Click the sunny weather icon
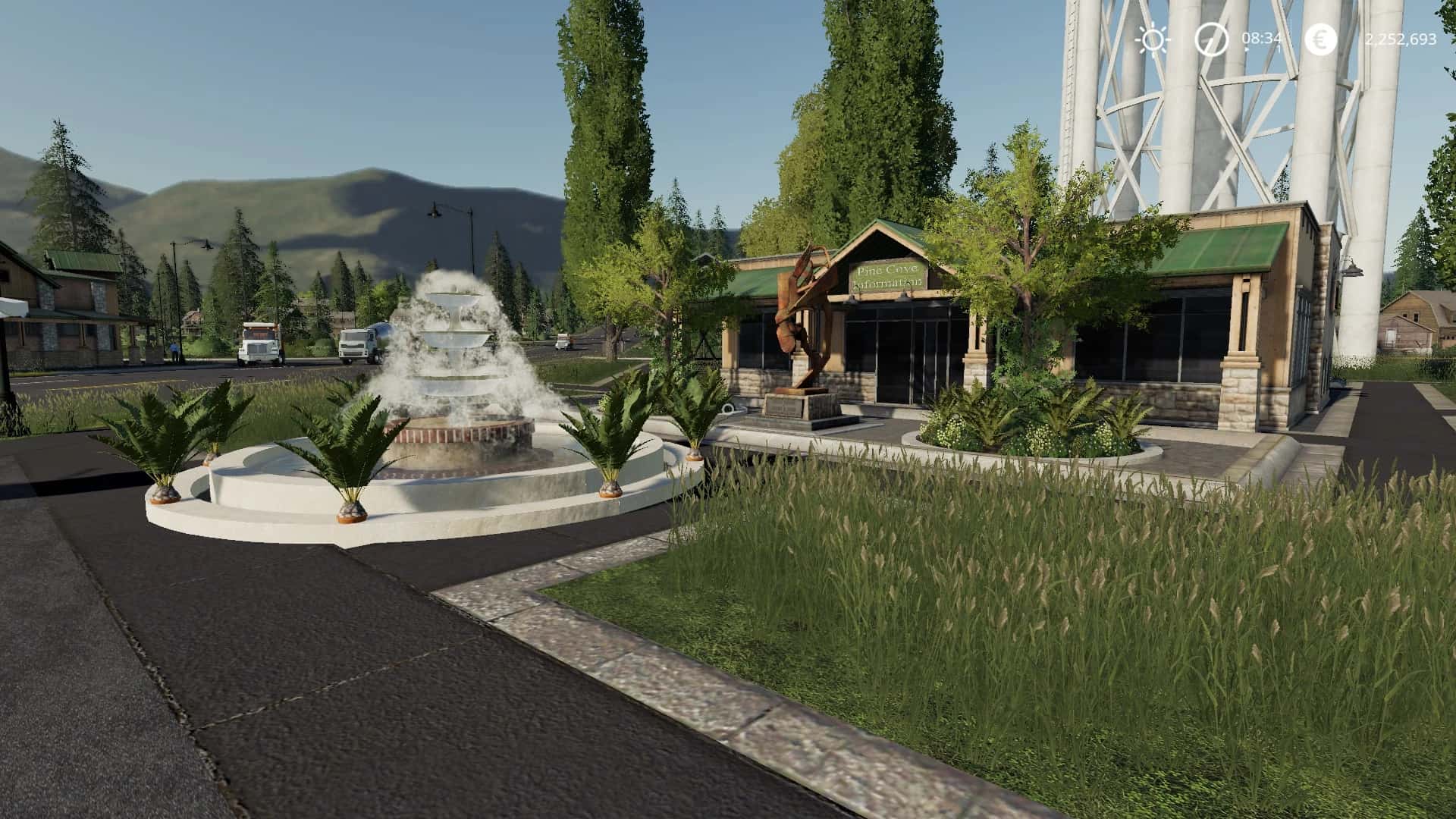Image resolution: width=1456 pixels, height=819 pixels. pos(1153,39)
